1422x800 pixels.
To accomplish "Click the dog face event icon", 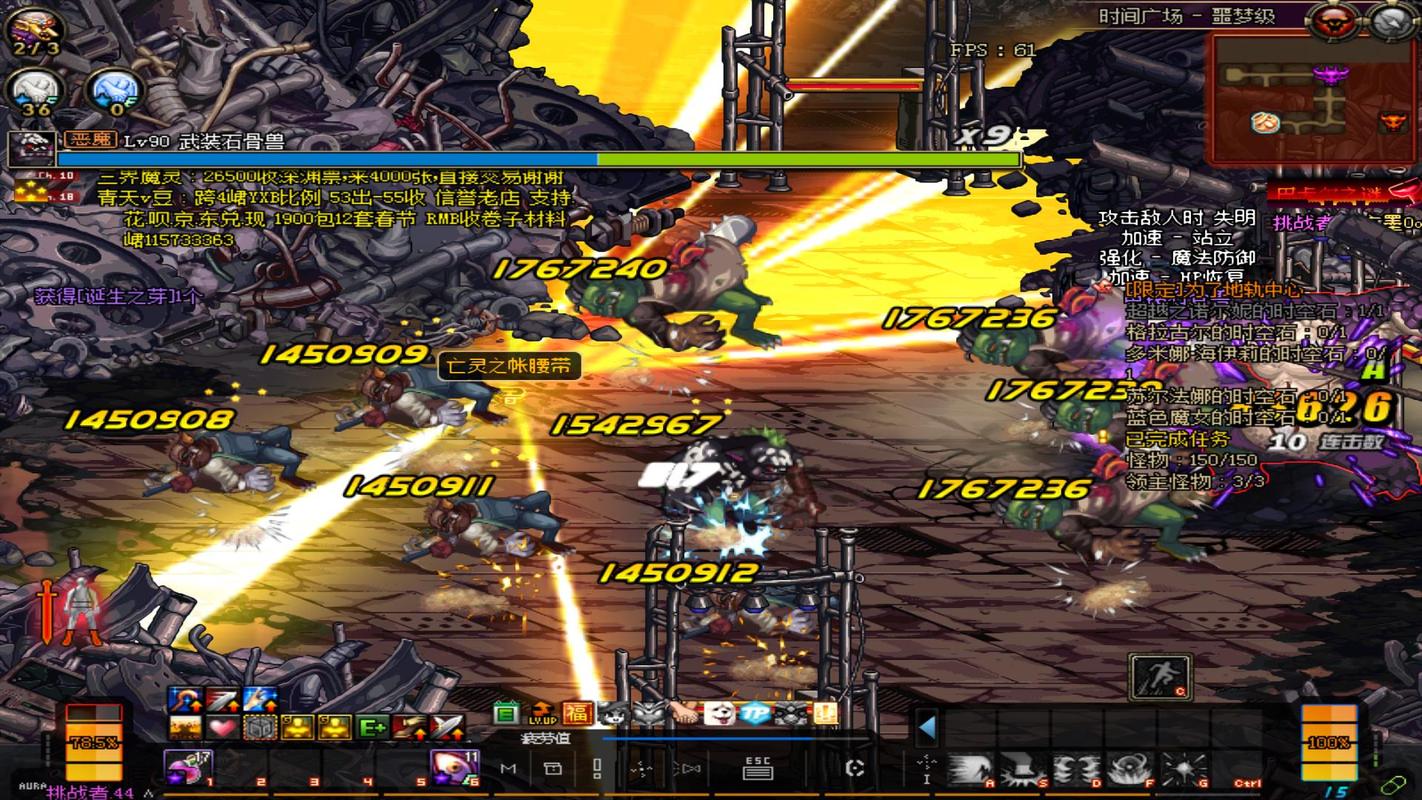I will (719, 713).
